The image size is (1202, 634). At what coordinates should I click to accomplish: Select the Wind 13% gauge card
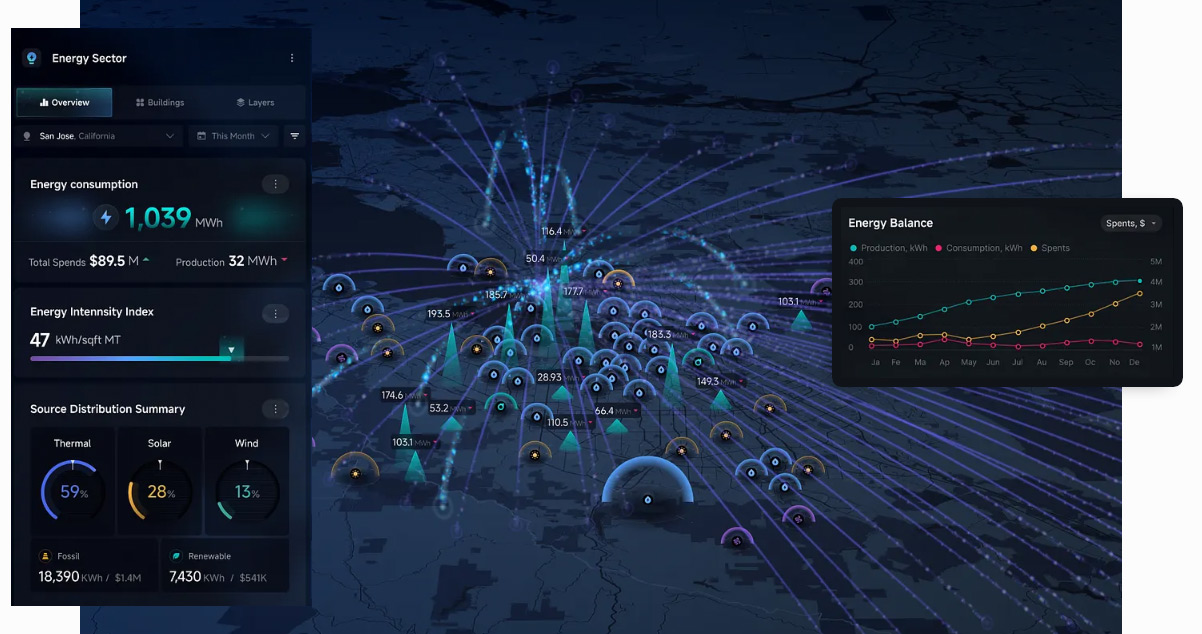coord(246,481)
